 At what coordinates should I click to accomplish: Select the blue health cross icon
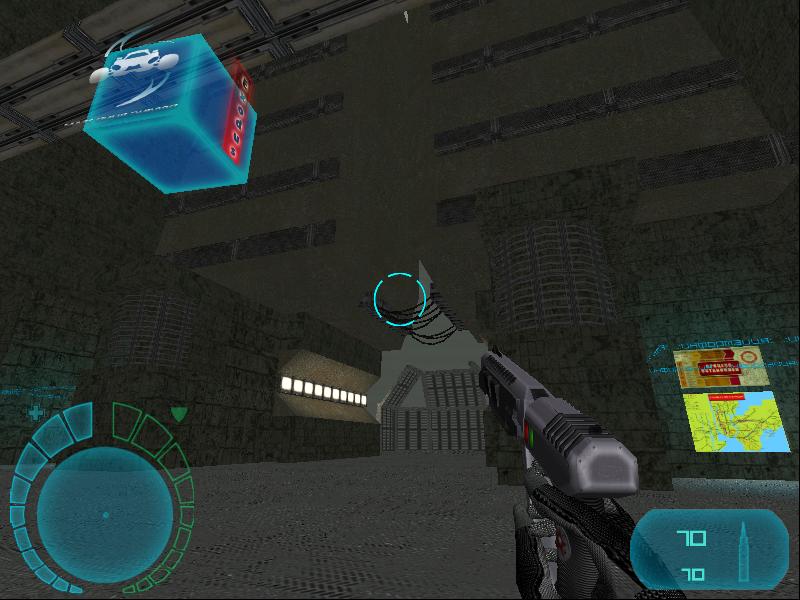[x=37, y=412]
